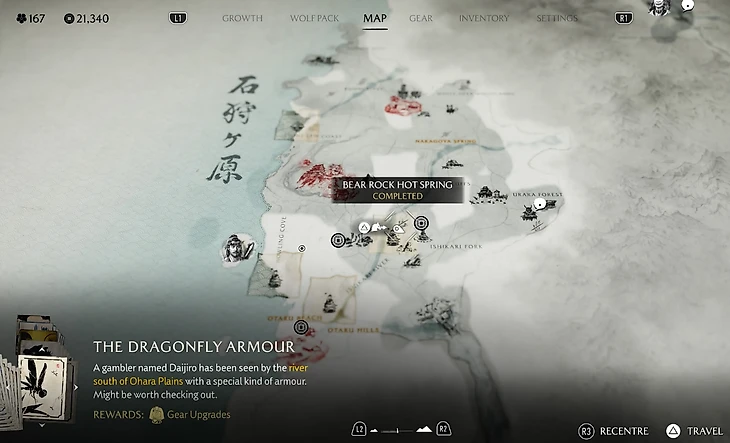
Task: Select the white marker in Uraka Forest
Action: (540, 204)
